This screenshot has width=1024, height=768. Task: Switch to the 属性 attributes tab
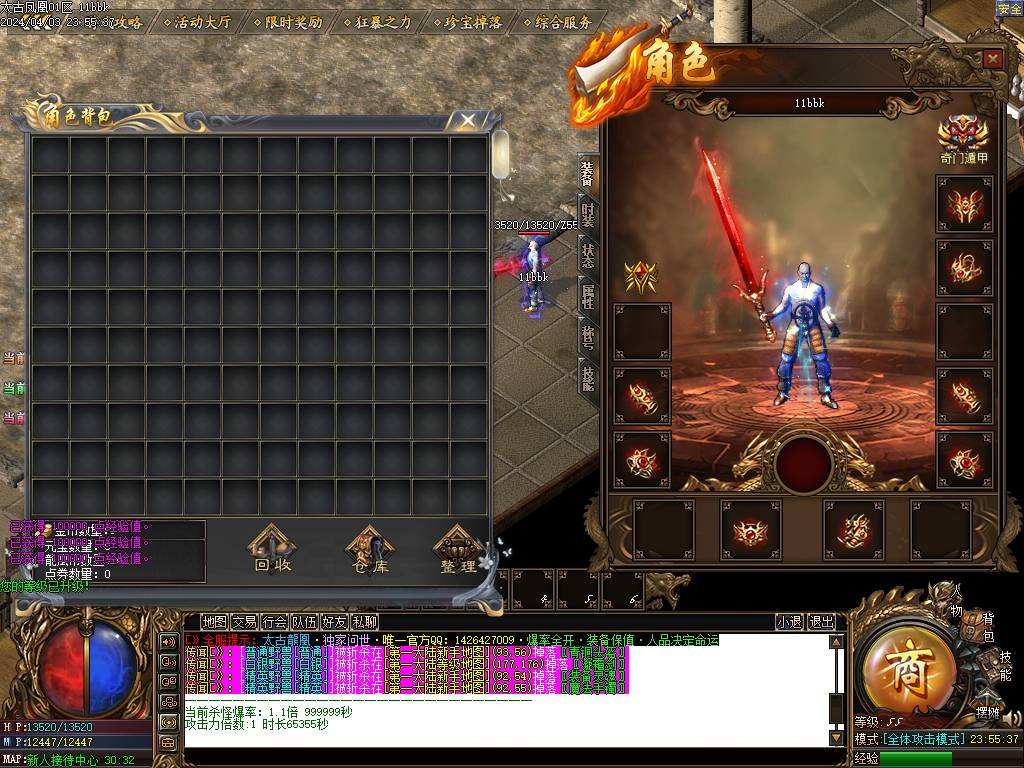(588, 296)
